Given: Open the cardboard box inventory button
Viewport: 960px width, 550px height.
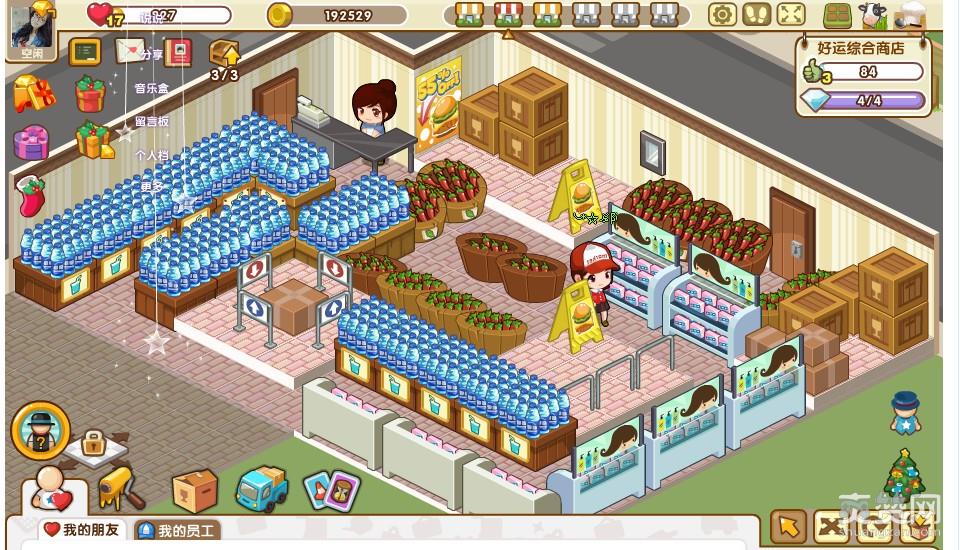Looking at the screenshot, I should pyautogui.click(x=195, y=490).
